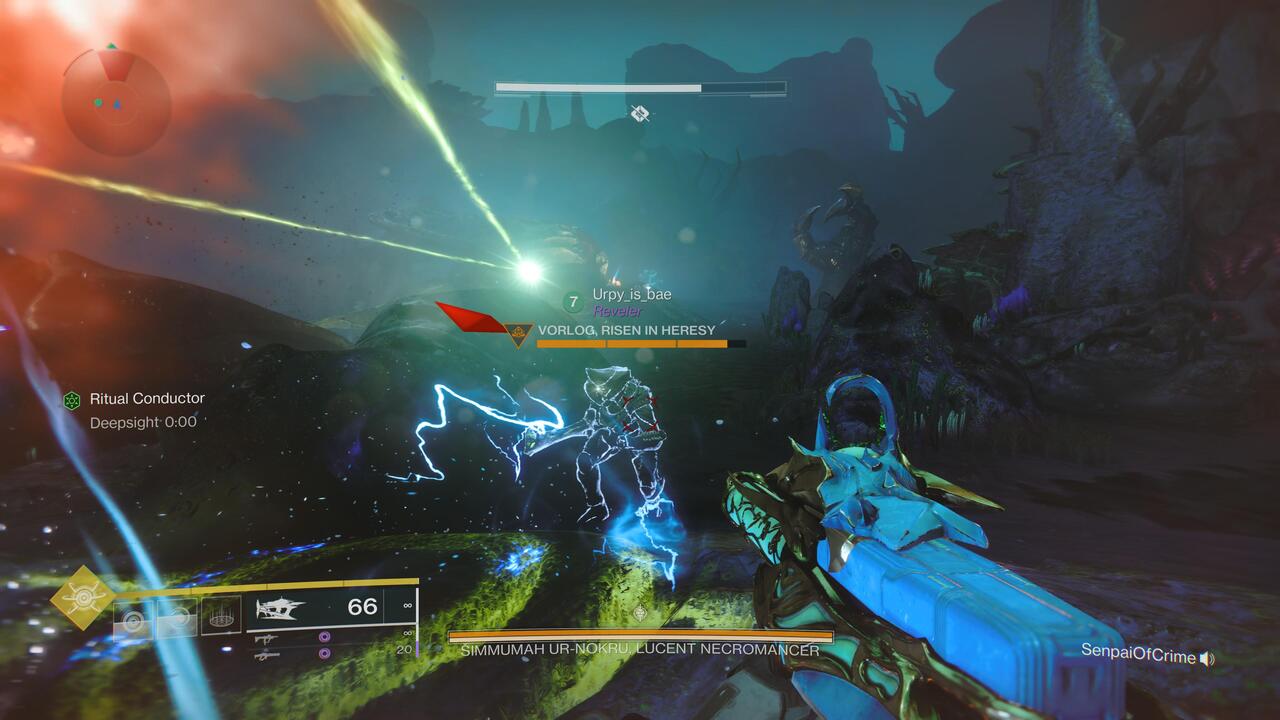
Task: Click the Urpy_is_bae player nameplate
Action: coord(631,295)
